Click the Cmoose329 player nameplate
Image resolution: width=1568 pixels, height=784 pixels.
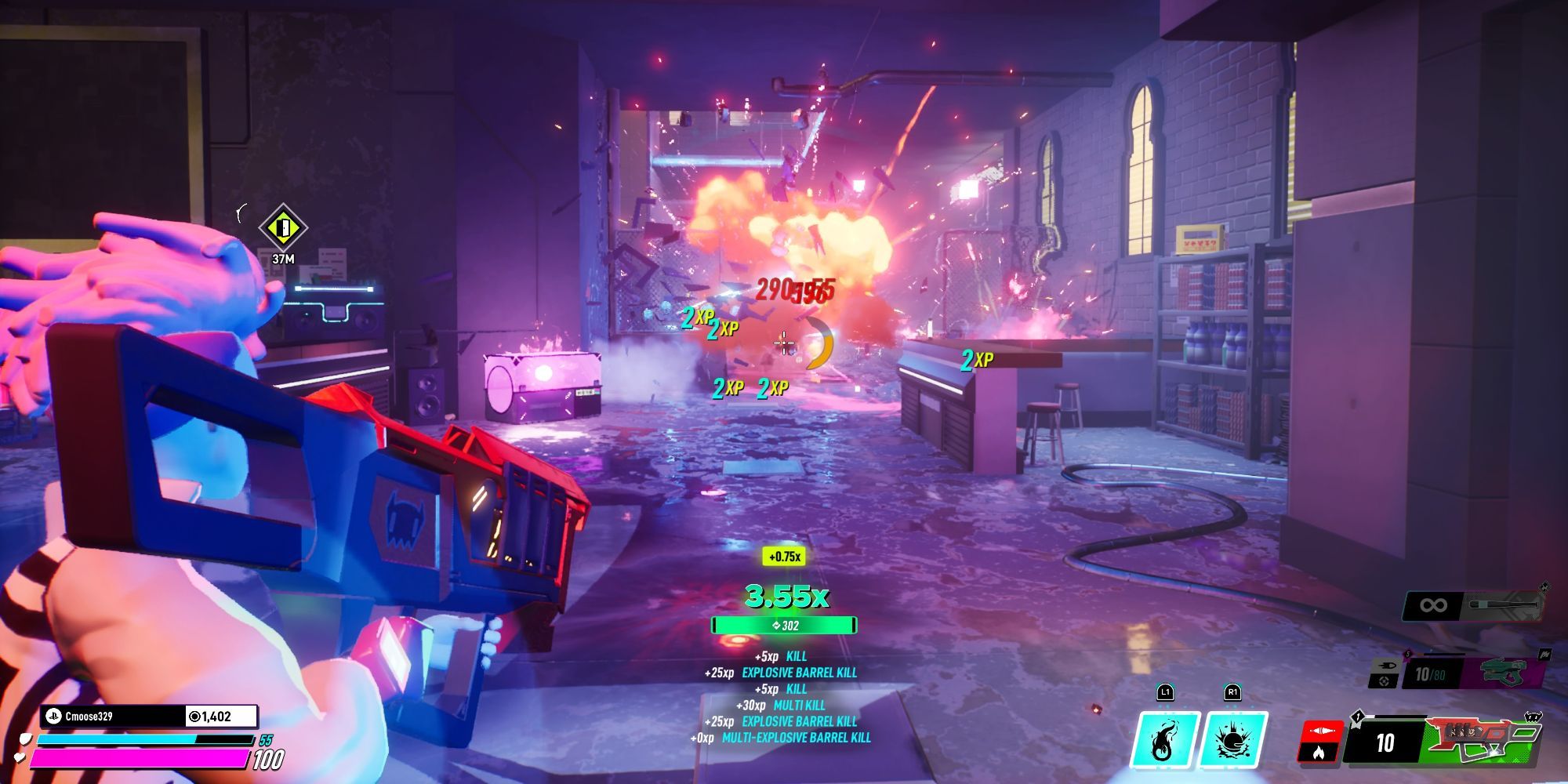(88, 715)
